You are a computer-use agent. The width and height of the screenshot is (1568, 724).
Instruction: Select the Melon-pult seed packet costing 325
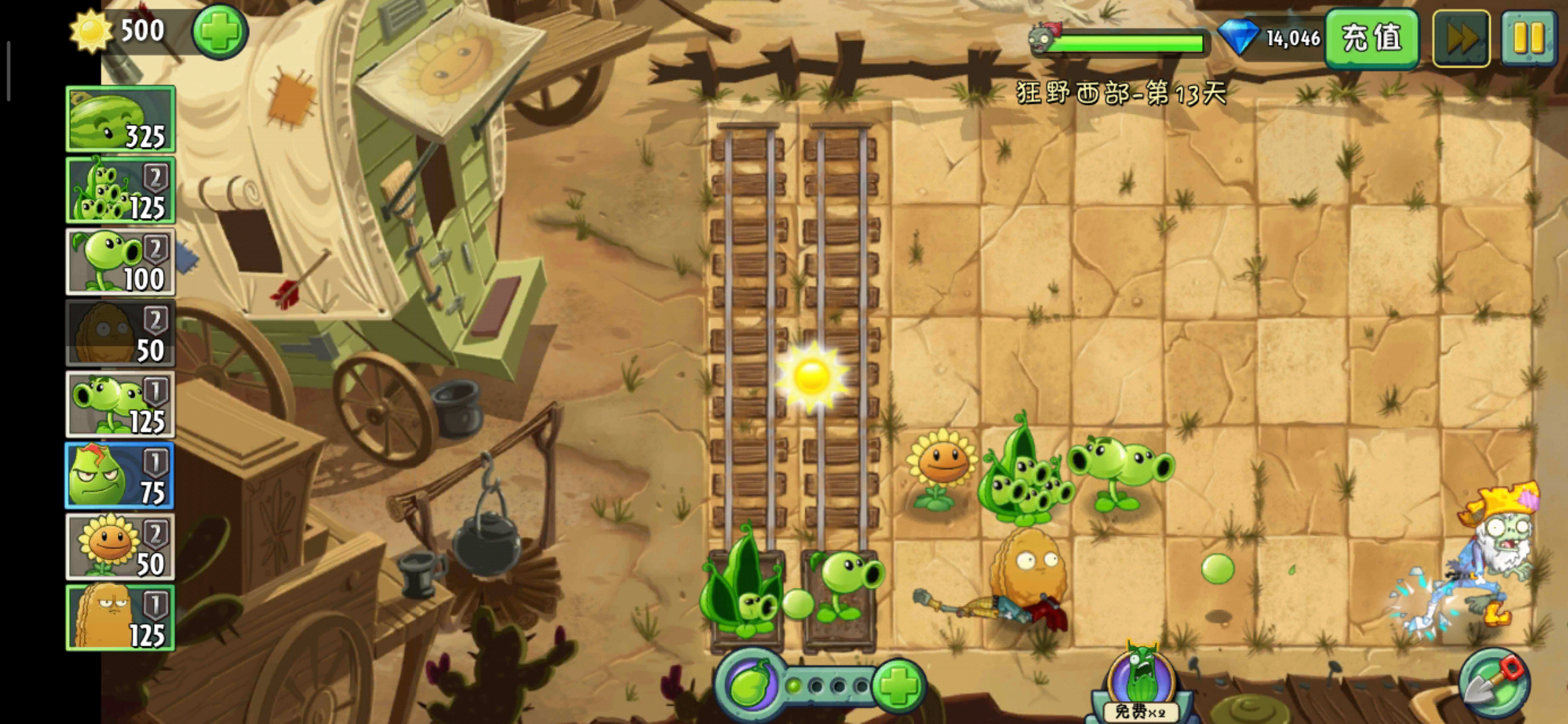(x=121, y=119)
